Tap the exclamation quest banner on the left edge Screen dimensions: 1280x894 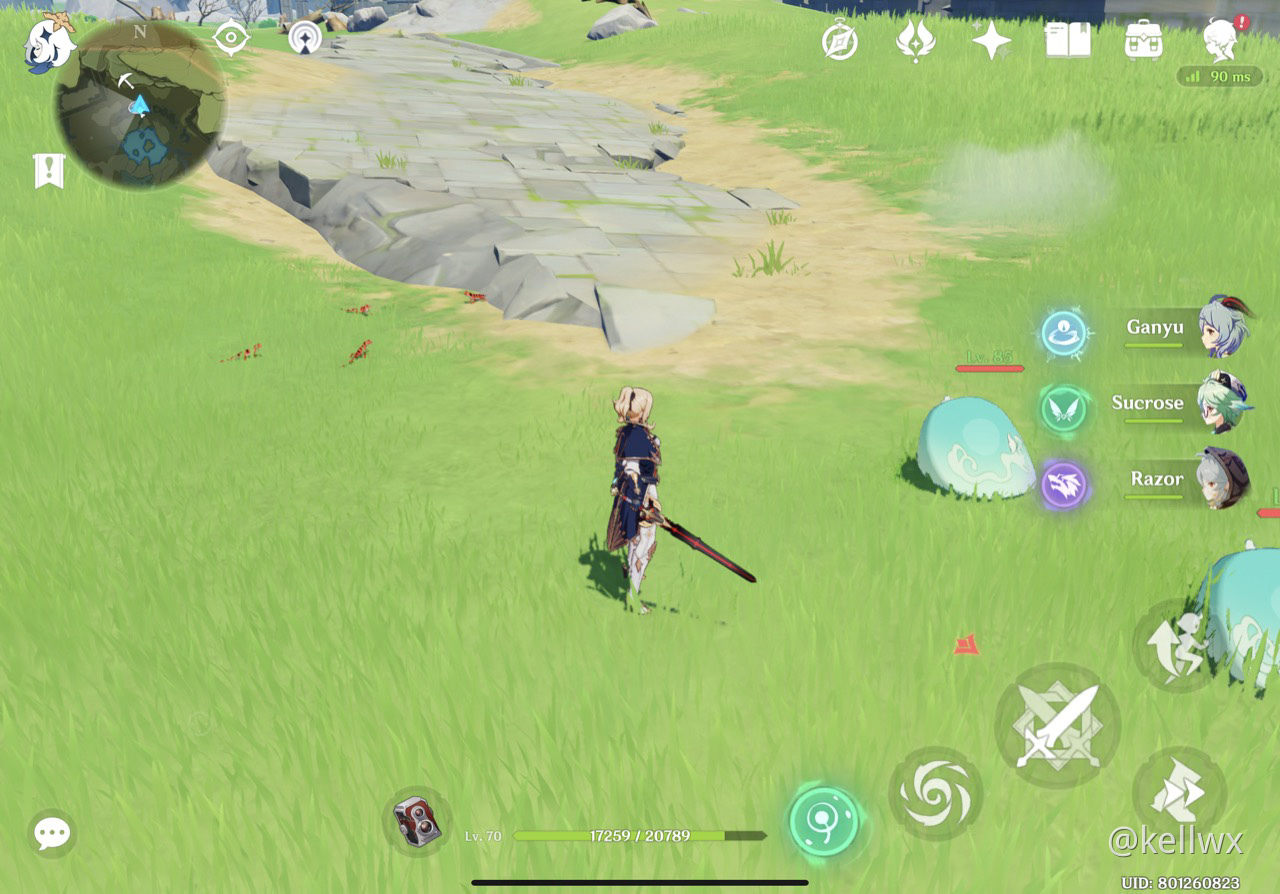(48, 169)
